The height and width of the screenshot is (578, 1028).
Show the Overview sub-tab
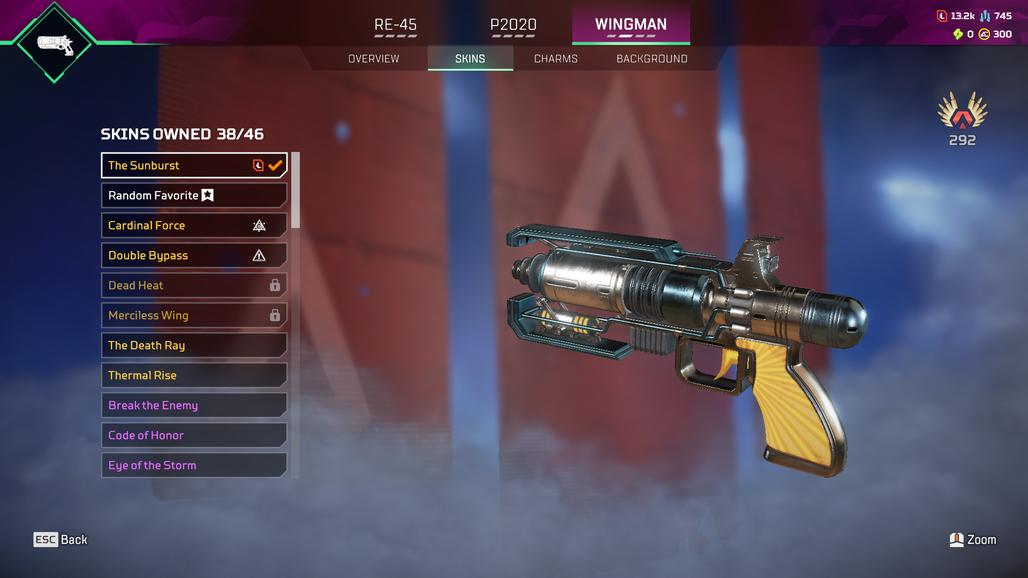click(373, 59)
